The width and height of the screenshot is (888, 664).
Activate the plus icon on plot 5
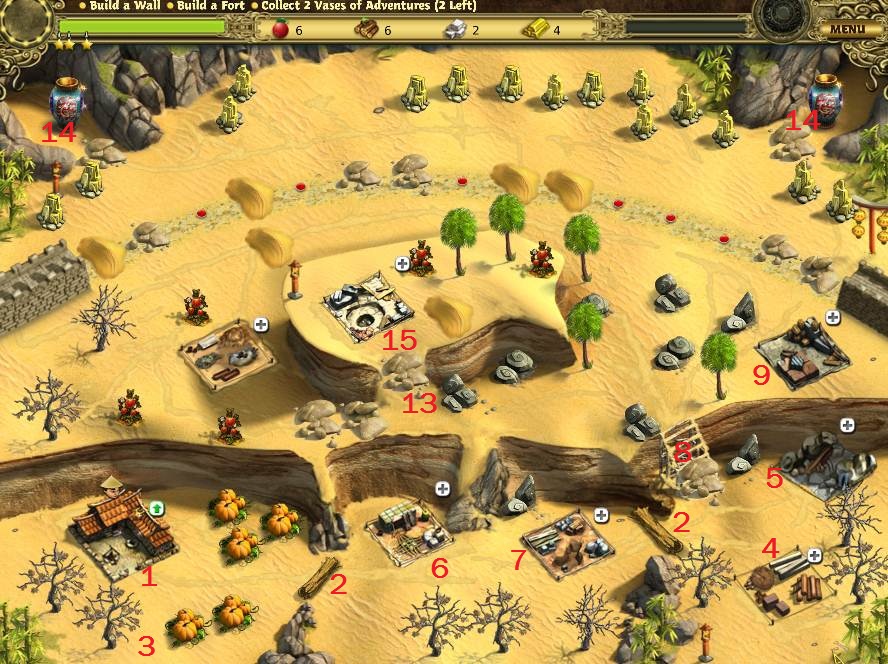(x=847, y=425)
